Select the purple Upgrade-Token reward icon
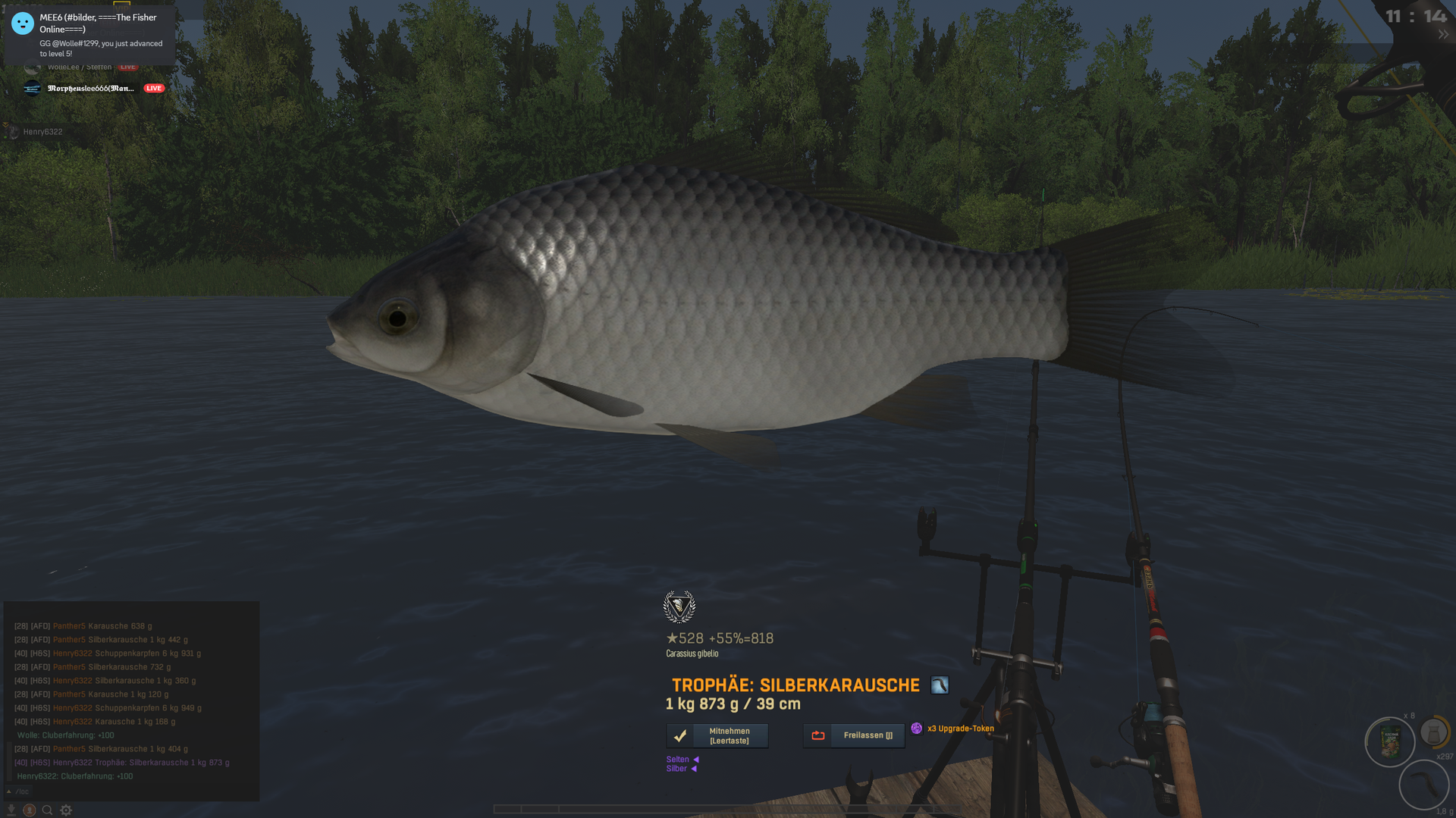The image size is (1456, 818). (917, 729)
